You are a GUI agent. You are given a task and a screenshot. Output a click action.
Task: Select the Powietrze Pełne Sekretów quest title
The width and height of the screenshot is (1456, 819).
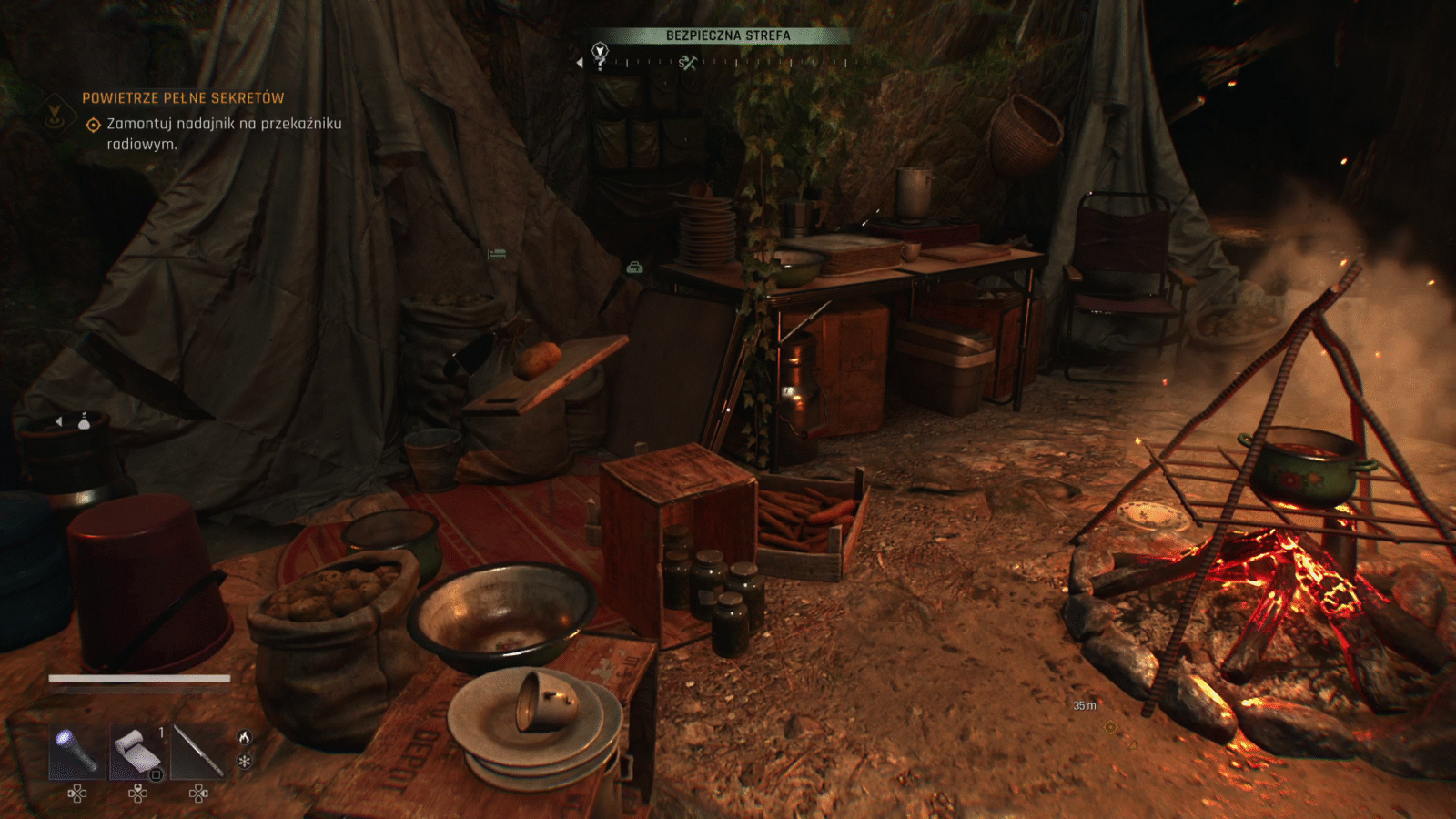pyautogui.click(x=183, y=98)
